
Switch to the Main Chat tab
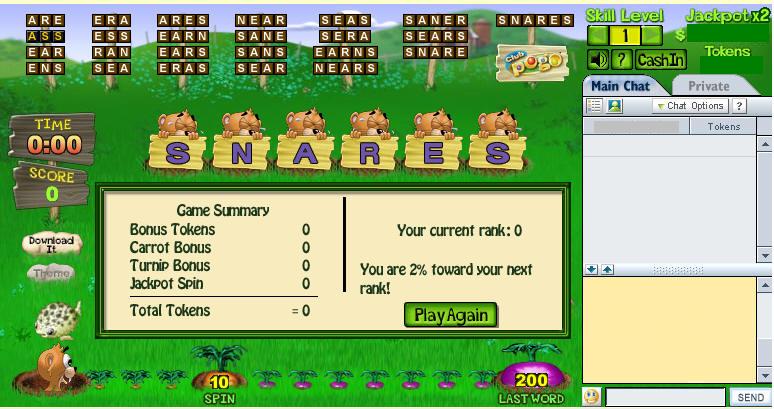(x=621, y=86)
